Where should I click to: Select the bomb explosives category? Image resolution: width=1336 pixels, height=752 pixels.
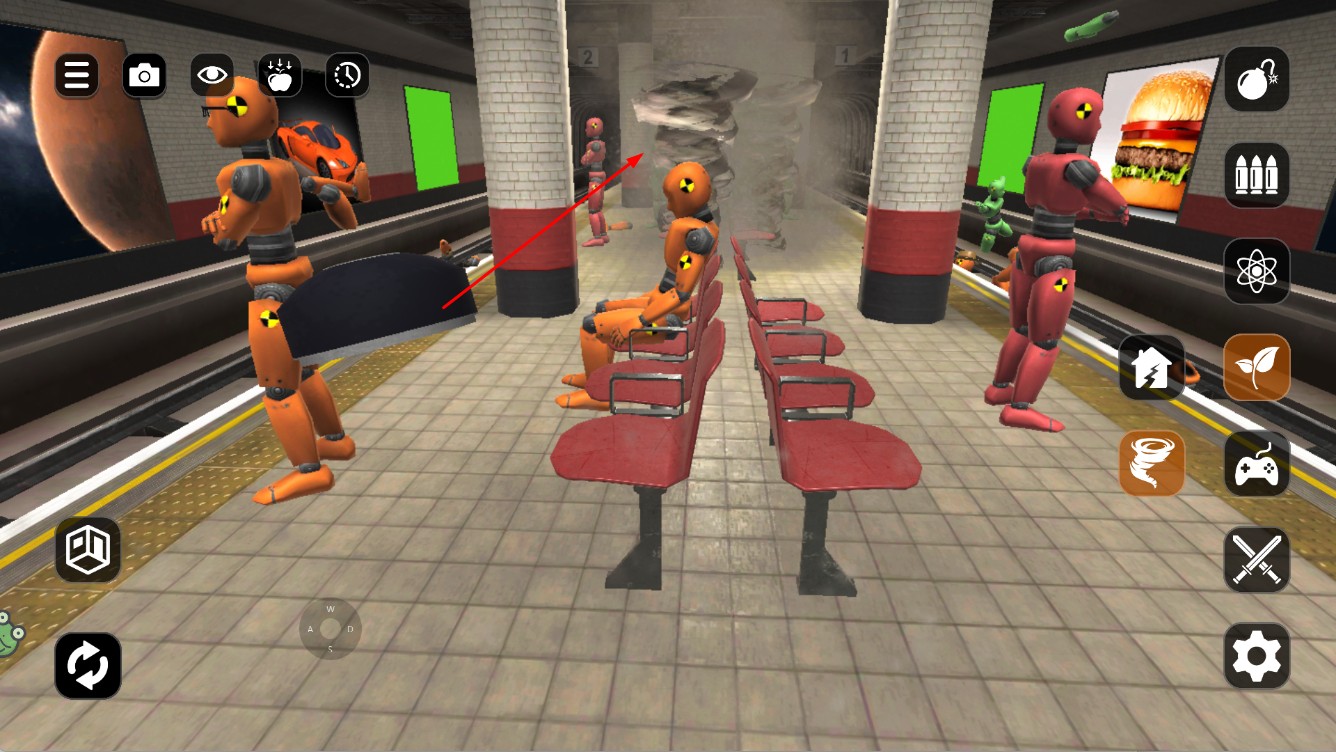click(x=1257, y=79)
